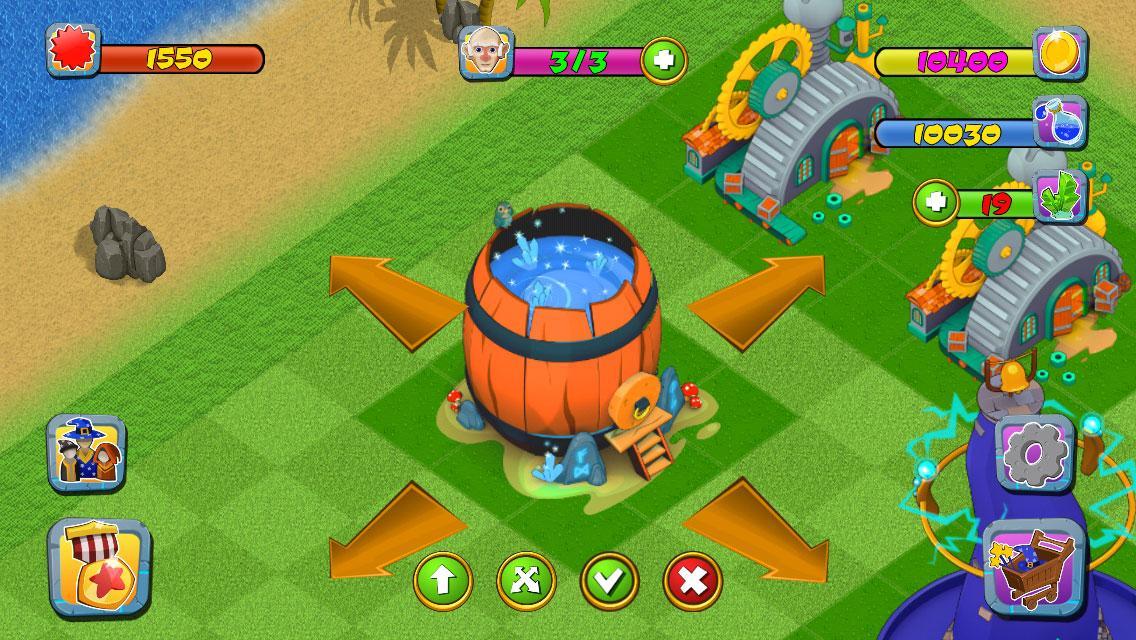Open the star badge rewards menu
This screenshot has width=1136, height=640.
[x=97, y=566]
